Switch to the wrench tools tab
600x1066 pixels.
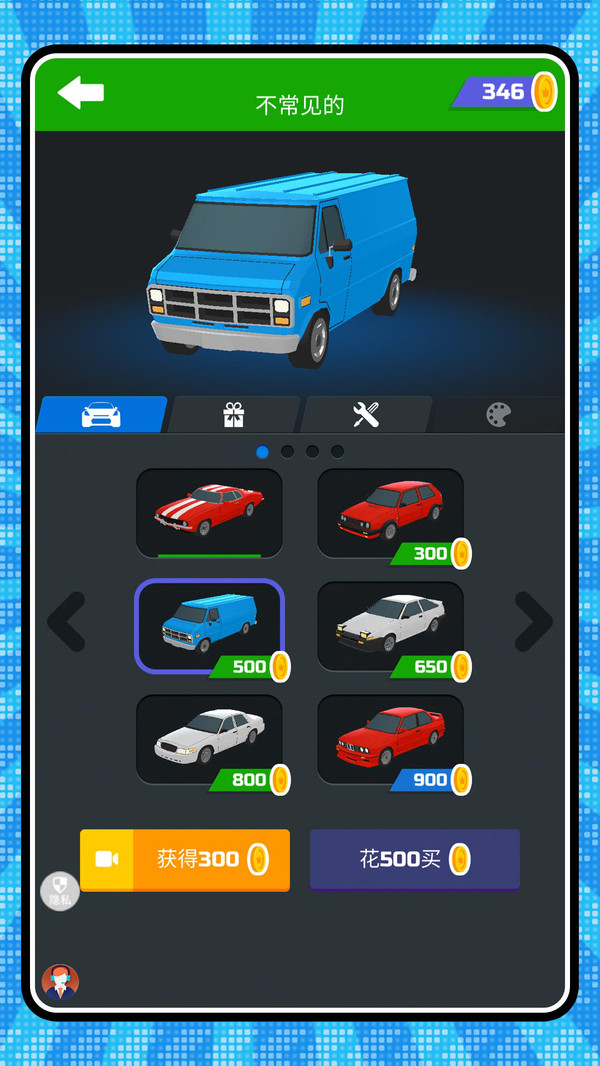366,415
